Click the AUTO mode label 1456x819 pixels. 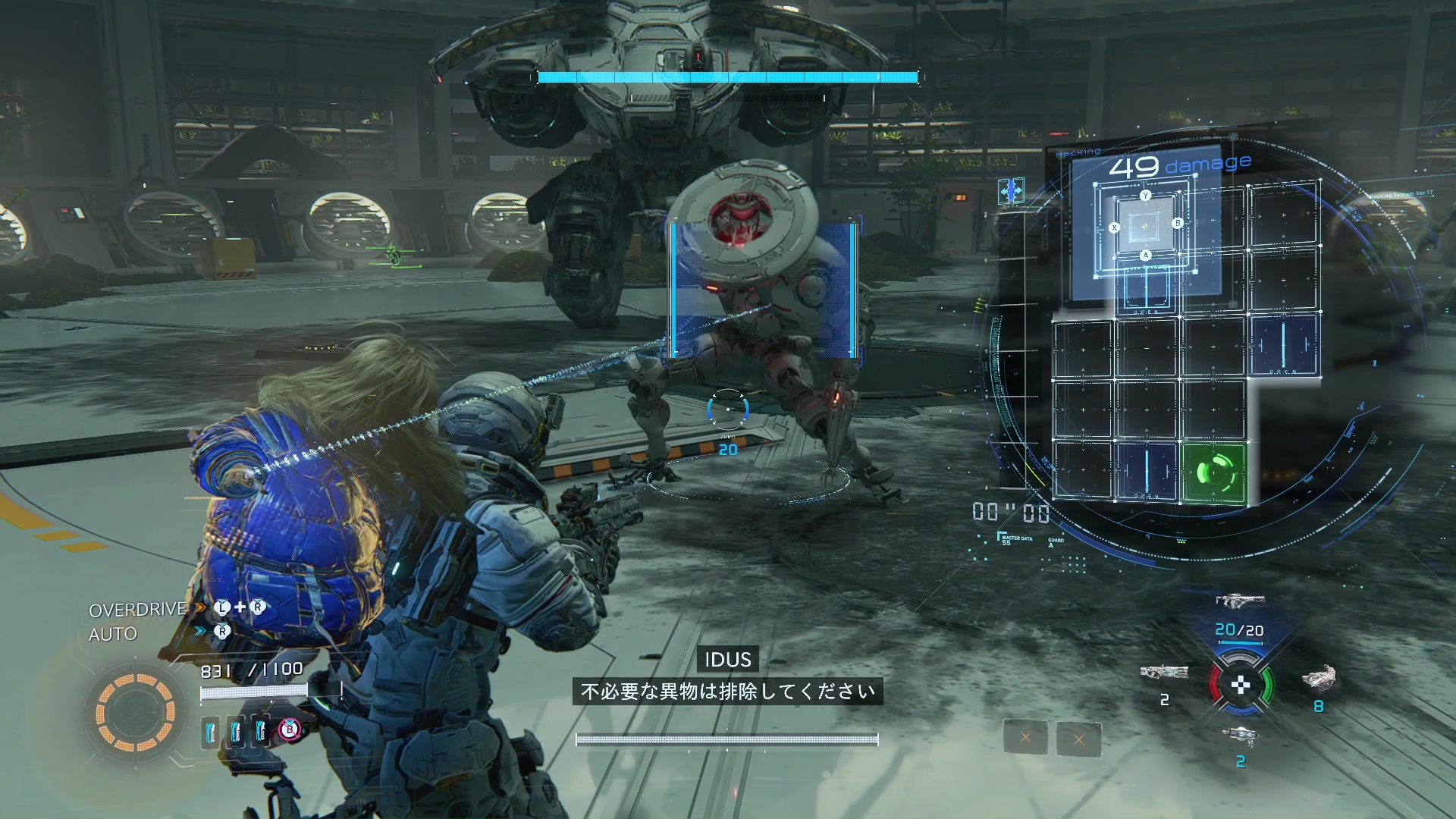pyautogui.click(x=113, y=635)
